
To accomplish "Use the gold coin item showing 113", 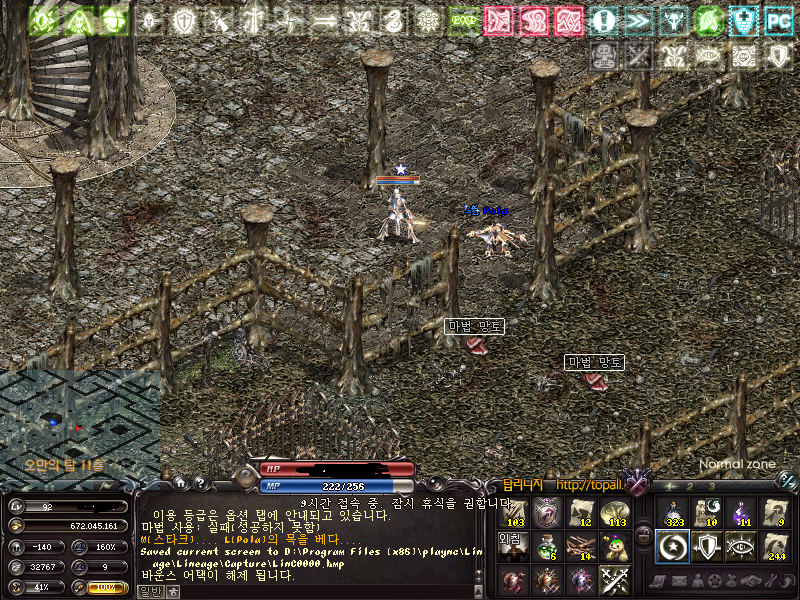I will click(615, 512).
